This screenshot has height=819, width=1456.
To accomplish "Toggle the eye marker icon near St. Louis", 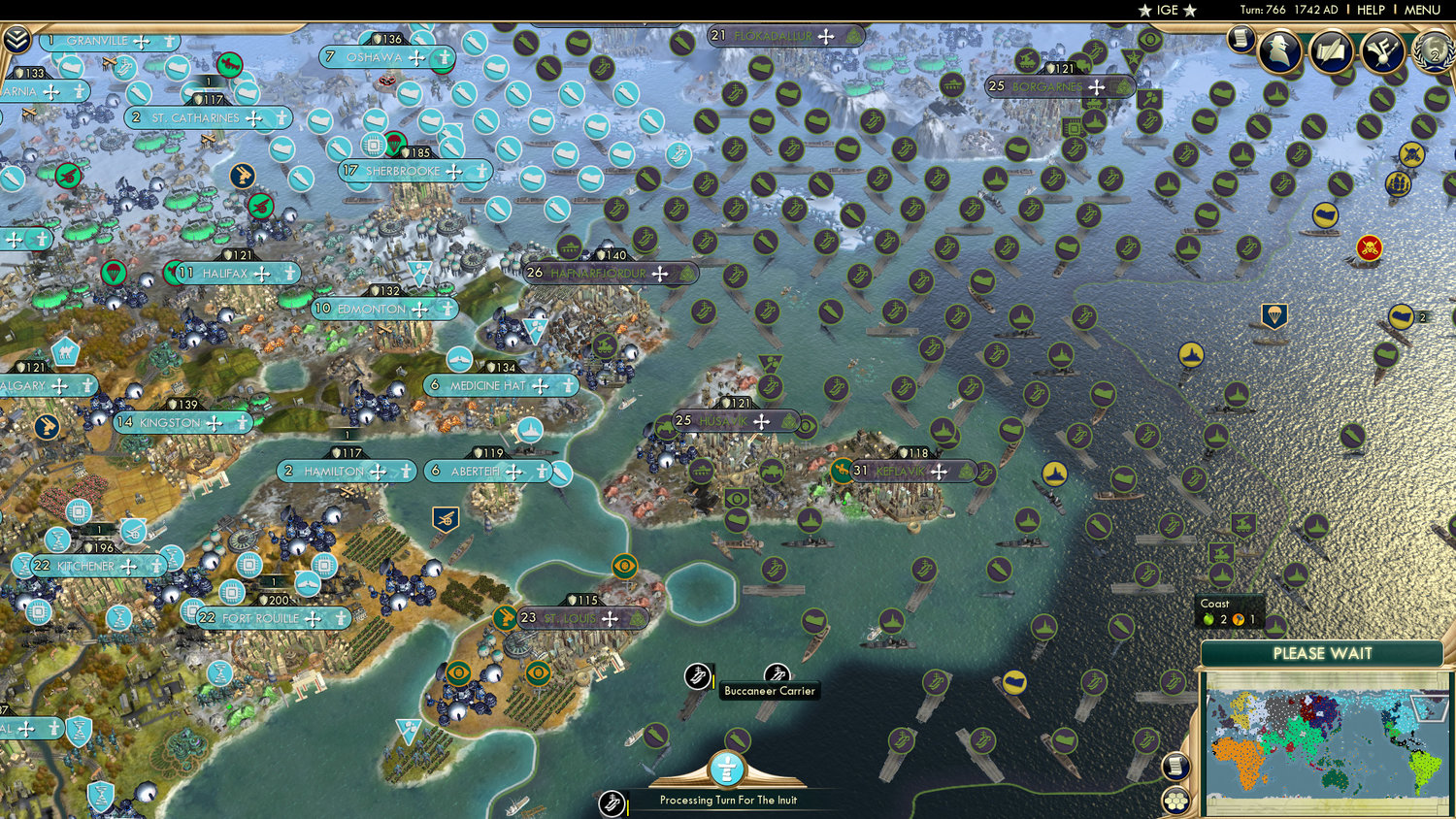I will coord(624,564).
